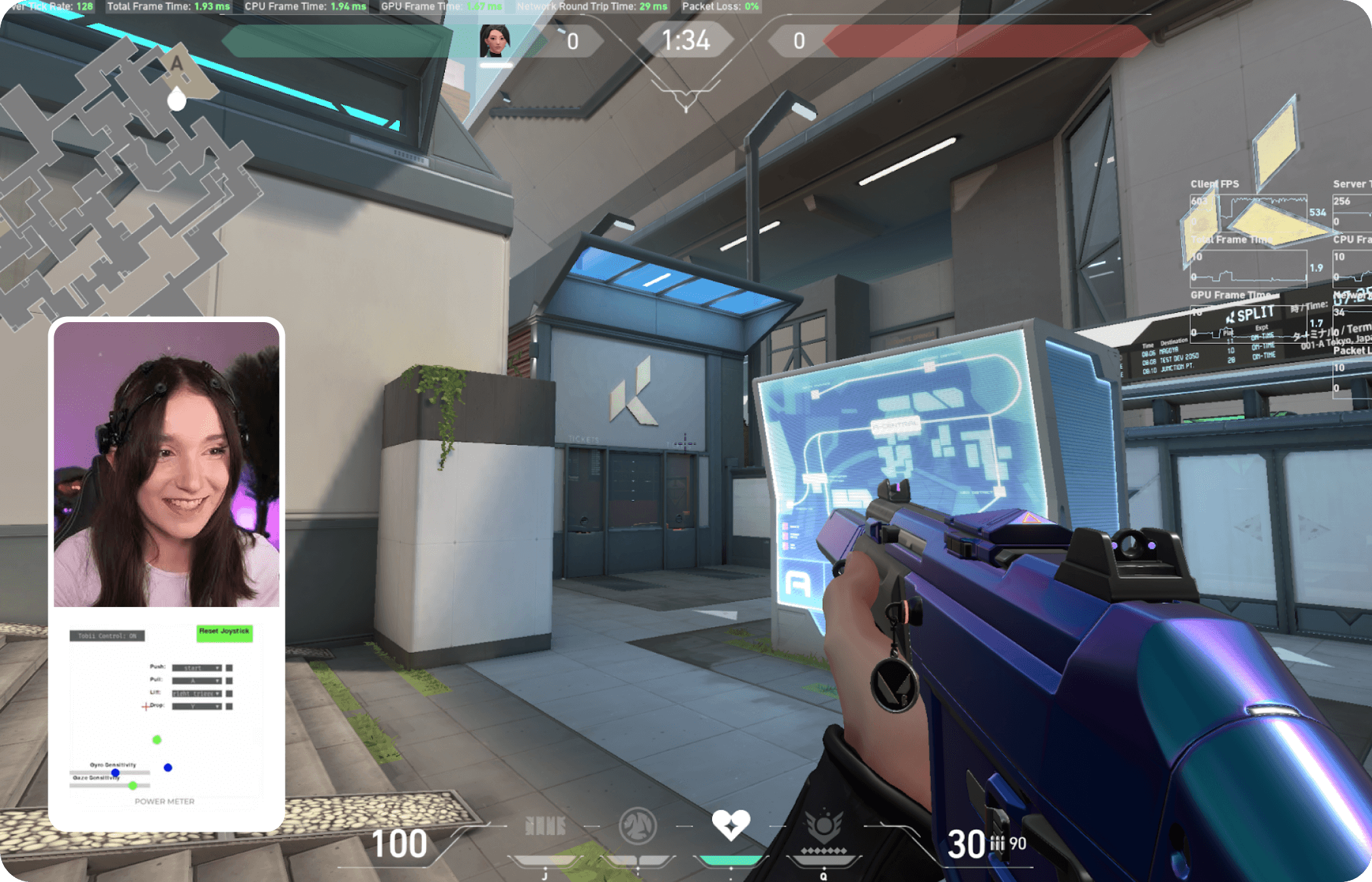Click the Gaze Sensitivity slider handle

tap(133, 785)
